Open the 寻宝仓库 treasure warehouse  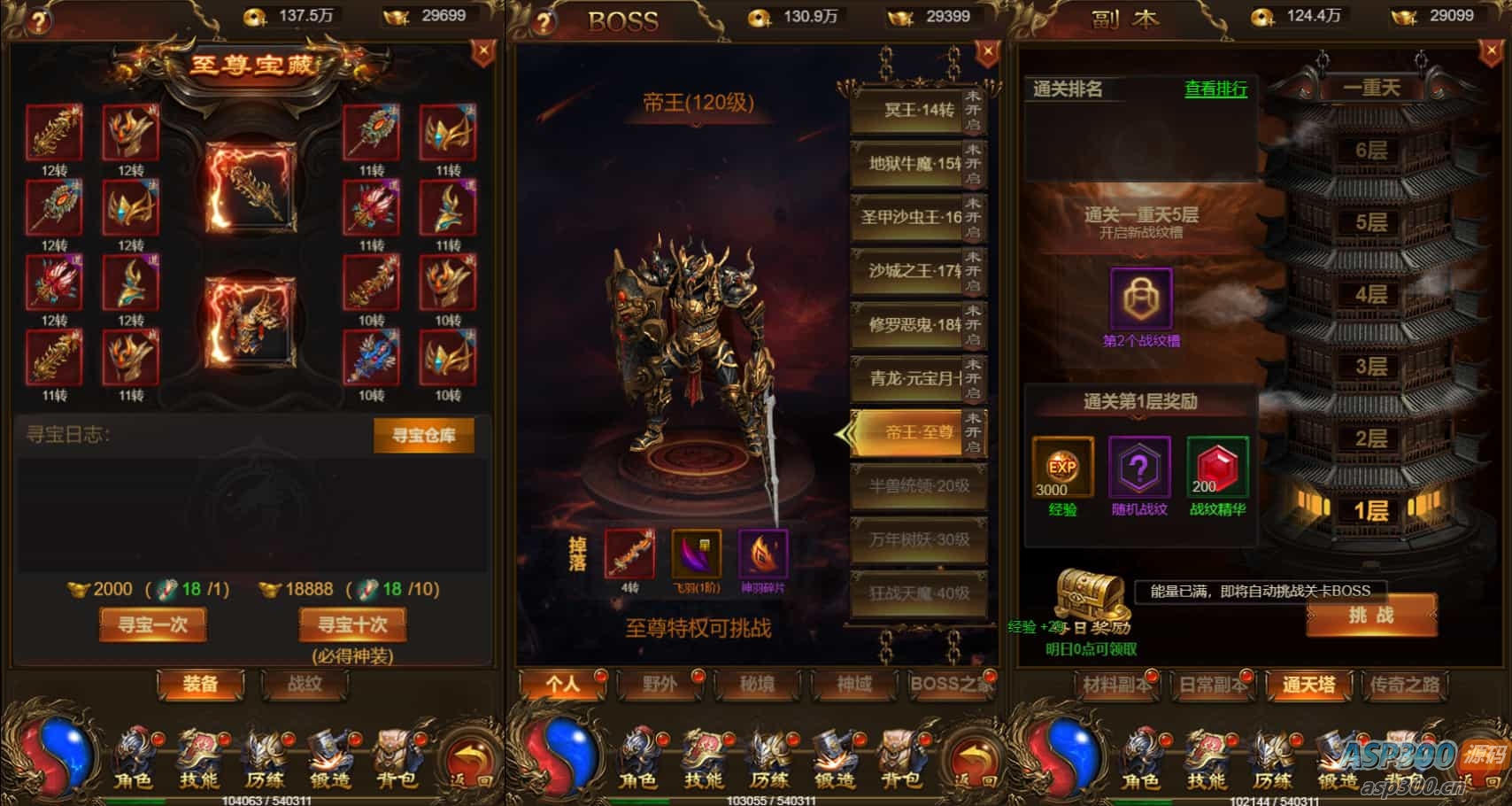coord(423,435)
